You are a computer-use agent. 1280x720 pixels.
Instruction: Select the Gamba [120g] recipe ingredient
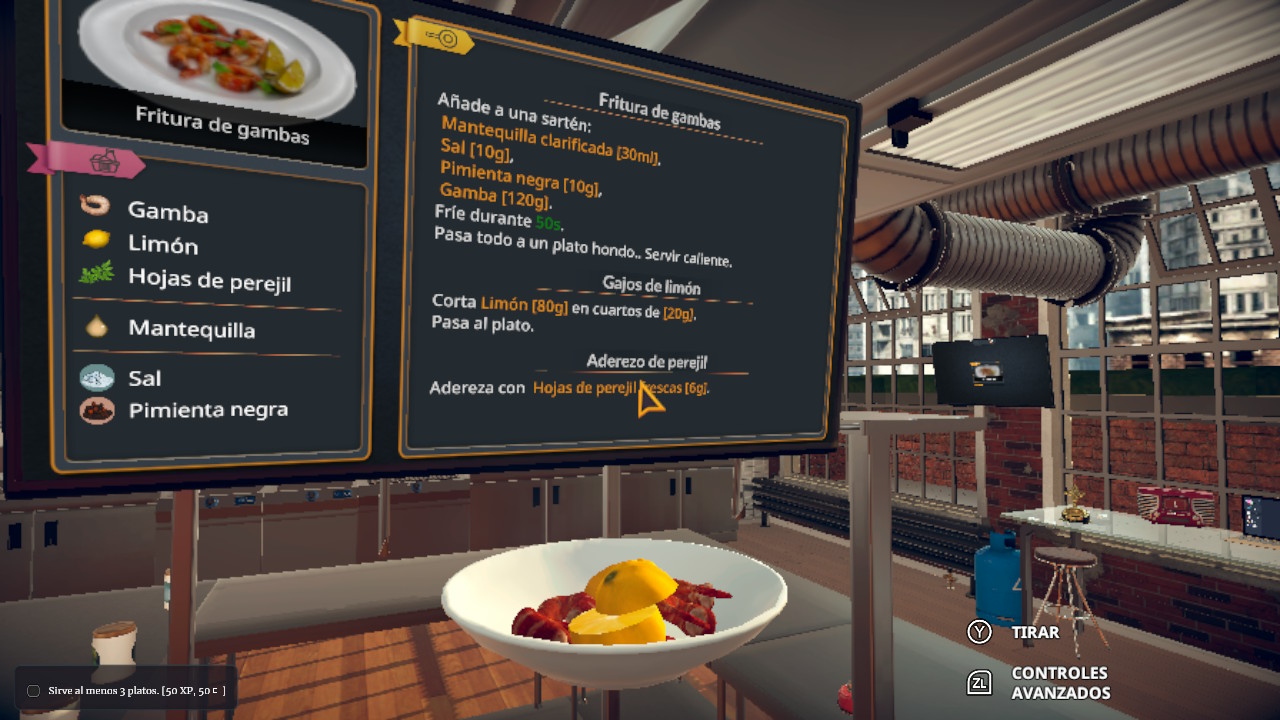494,195
